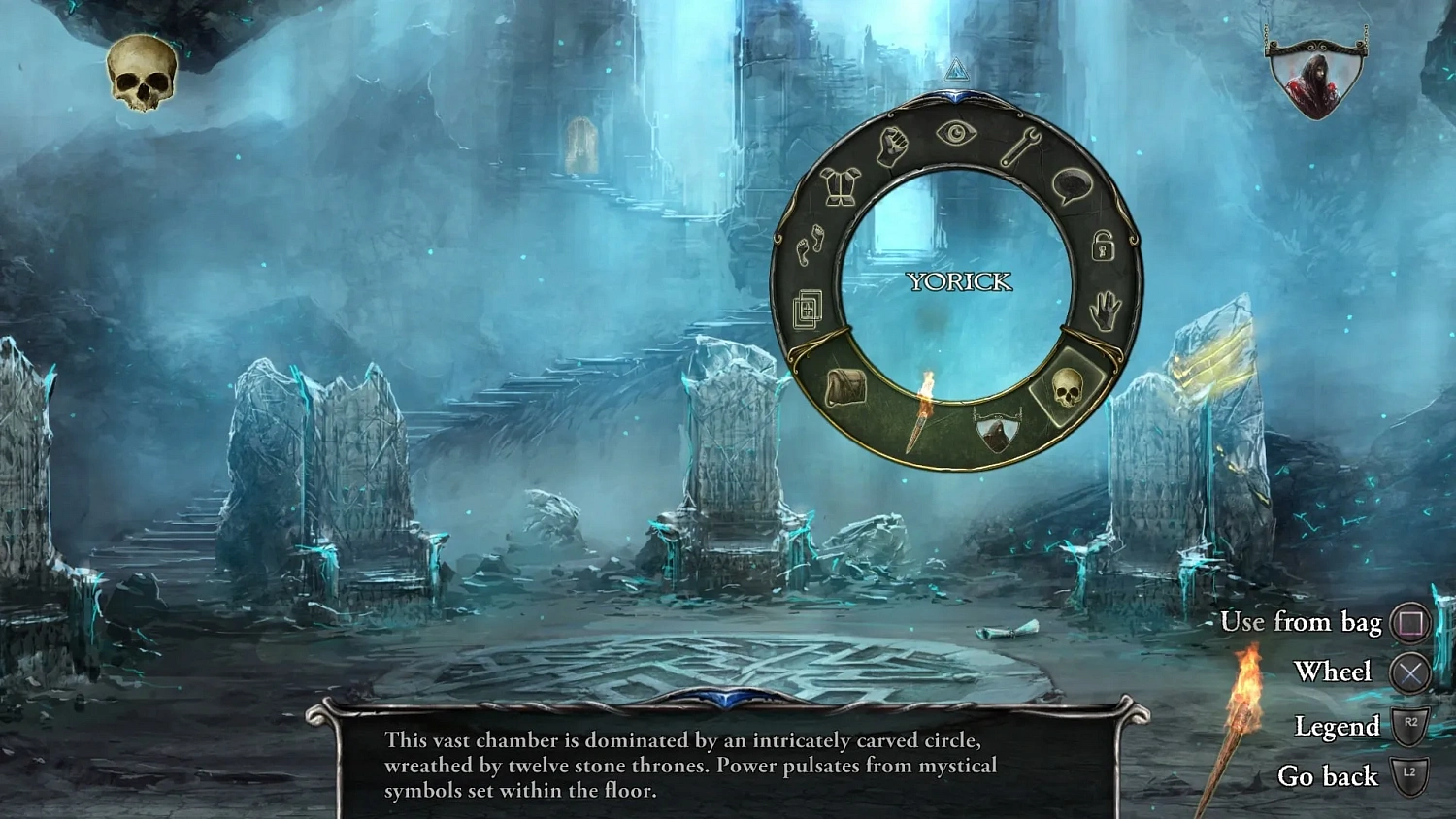Select the highlighted Yorick skull on the wheel

point(1068,389)
